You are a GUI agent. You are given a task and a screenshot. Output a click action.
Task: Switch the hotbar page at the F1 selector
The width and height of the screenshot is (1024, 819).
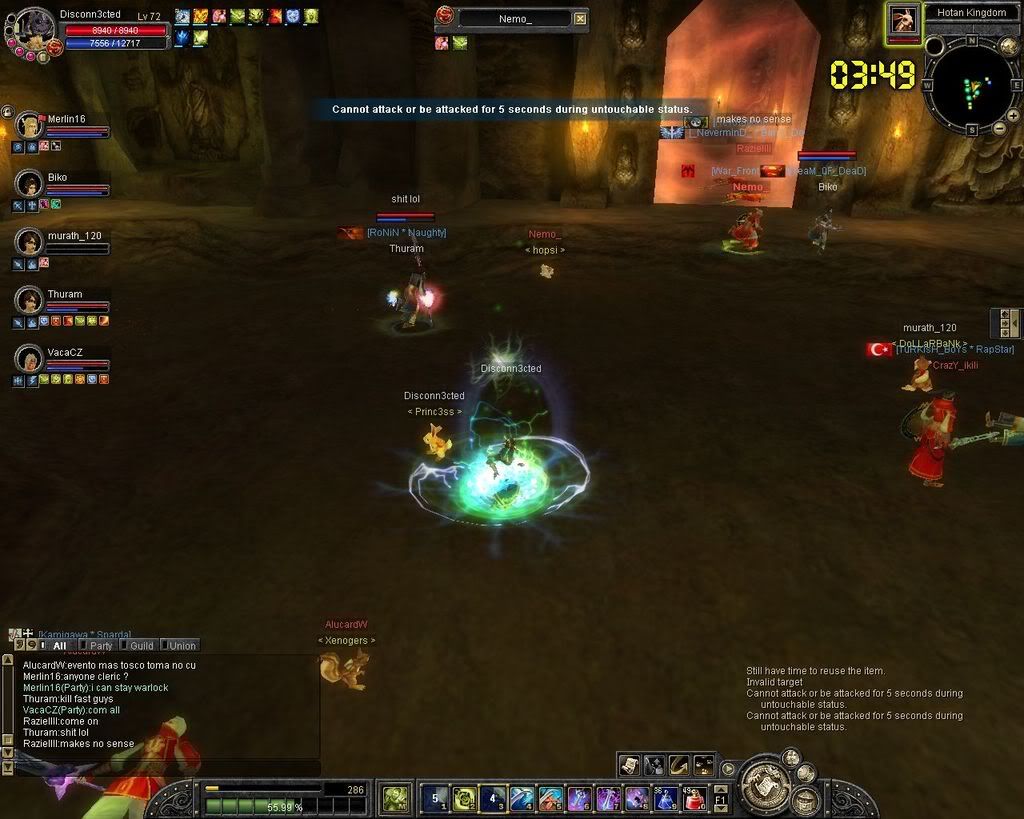tap(720, 798)
